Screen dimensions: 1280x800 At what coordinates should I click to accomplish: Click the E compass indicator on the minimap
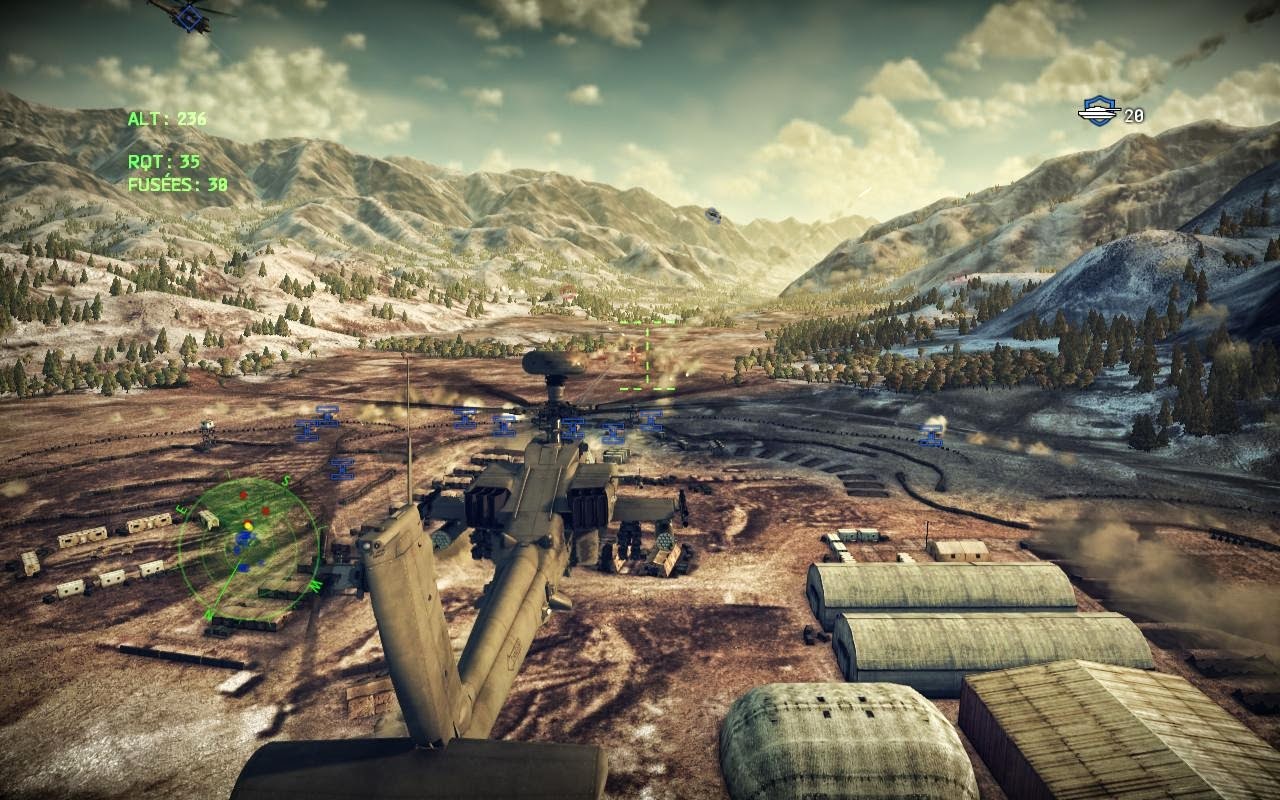[x=183, y=510]
